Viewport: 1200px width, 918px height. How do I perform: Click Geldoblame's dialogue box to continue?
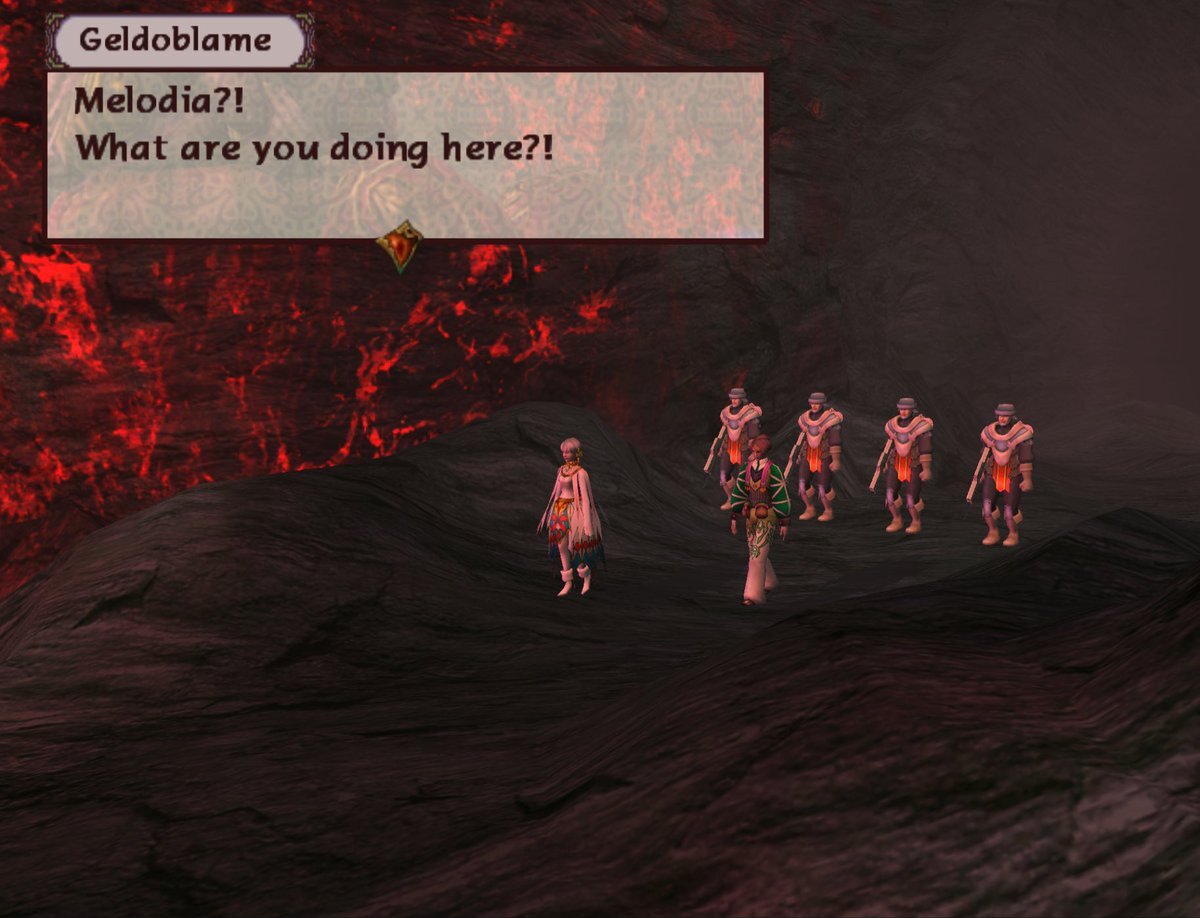click(x=406, y=154)
